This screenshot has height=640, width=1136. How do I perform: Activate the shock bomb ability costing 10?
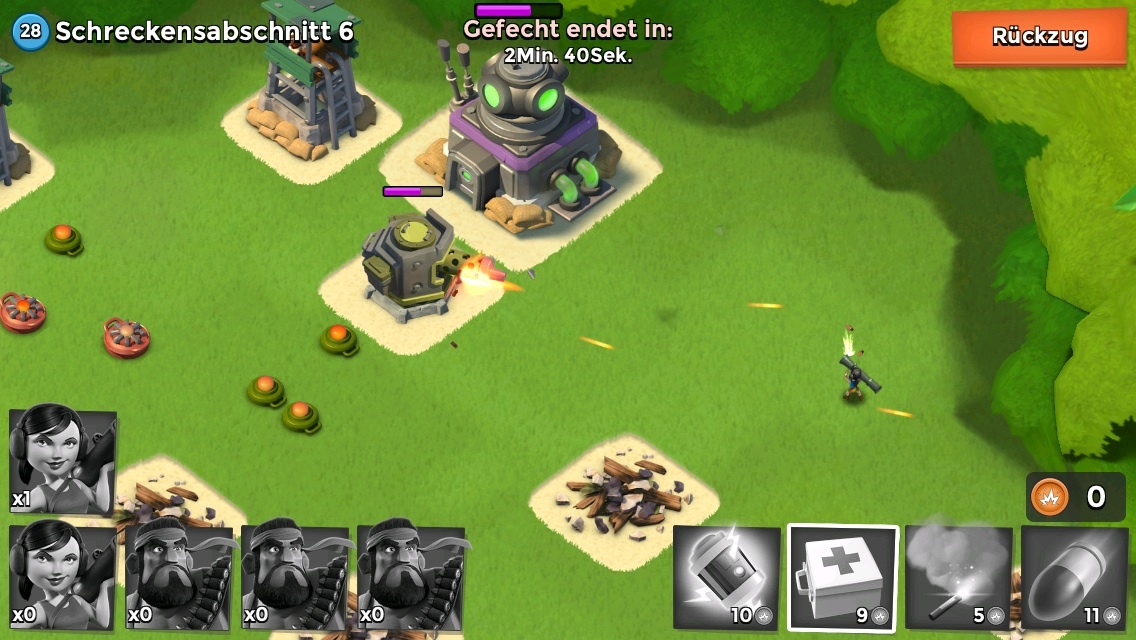(726, 577)
